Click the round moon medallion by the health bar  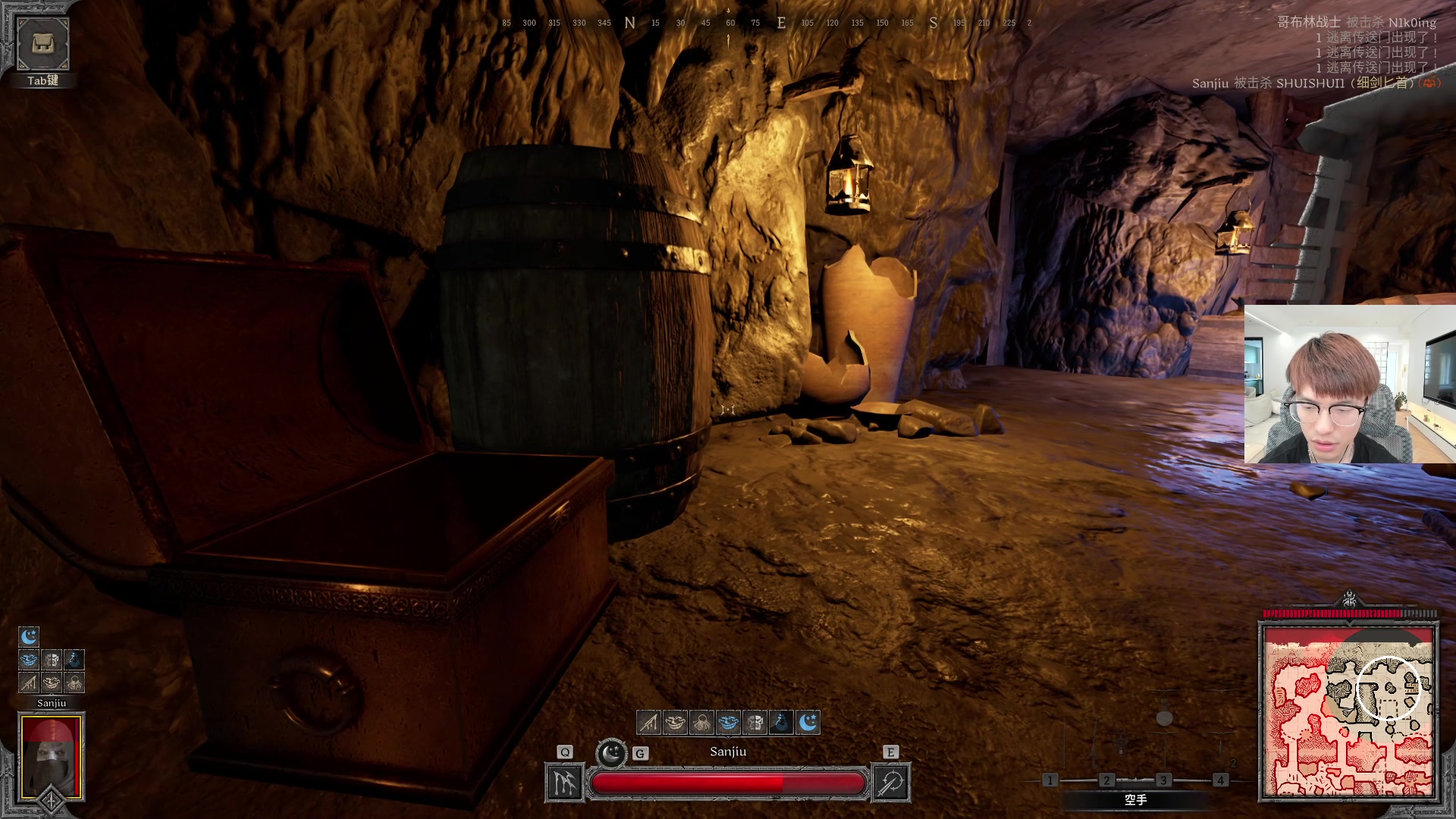[611, 754]
